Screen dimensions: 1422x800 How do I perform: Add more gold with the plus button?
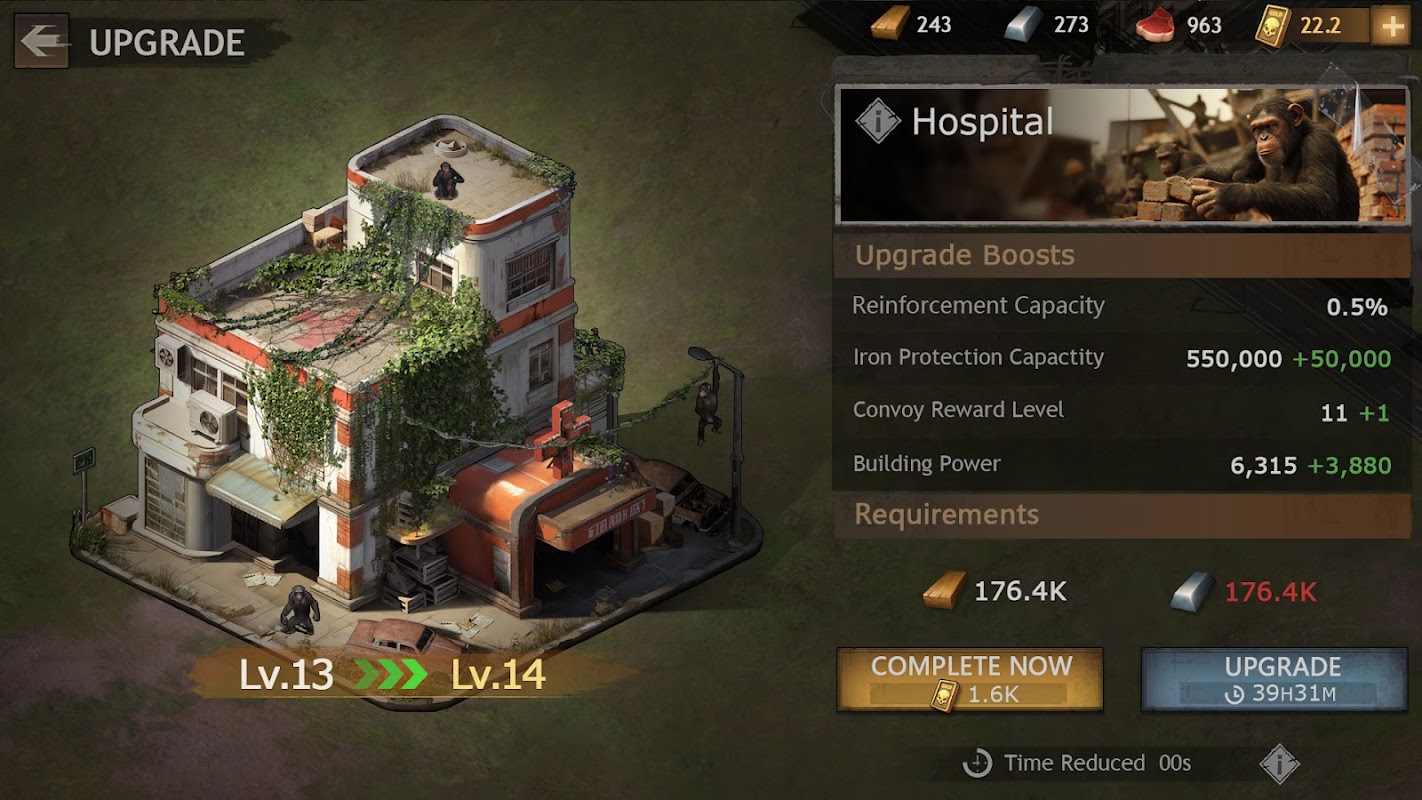tap(1390, 27)
